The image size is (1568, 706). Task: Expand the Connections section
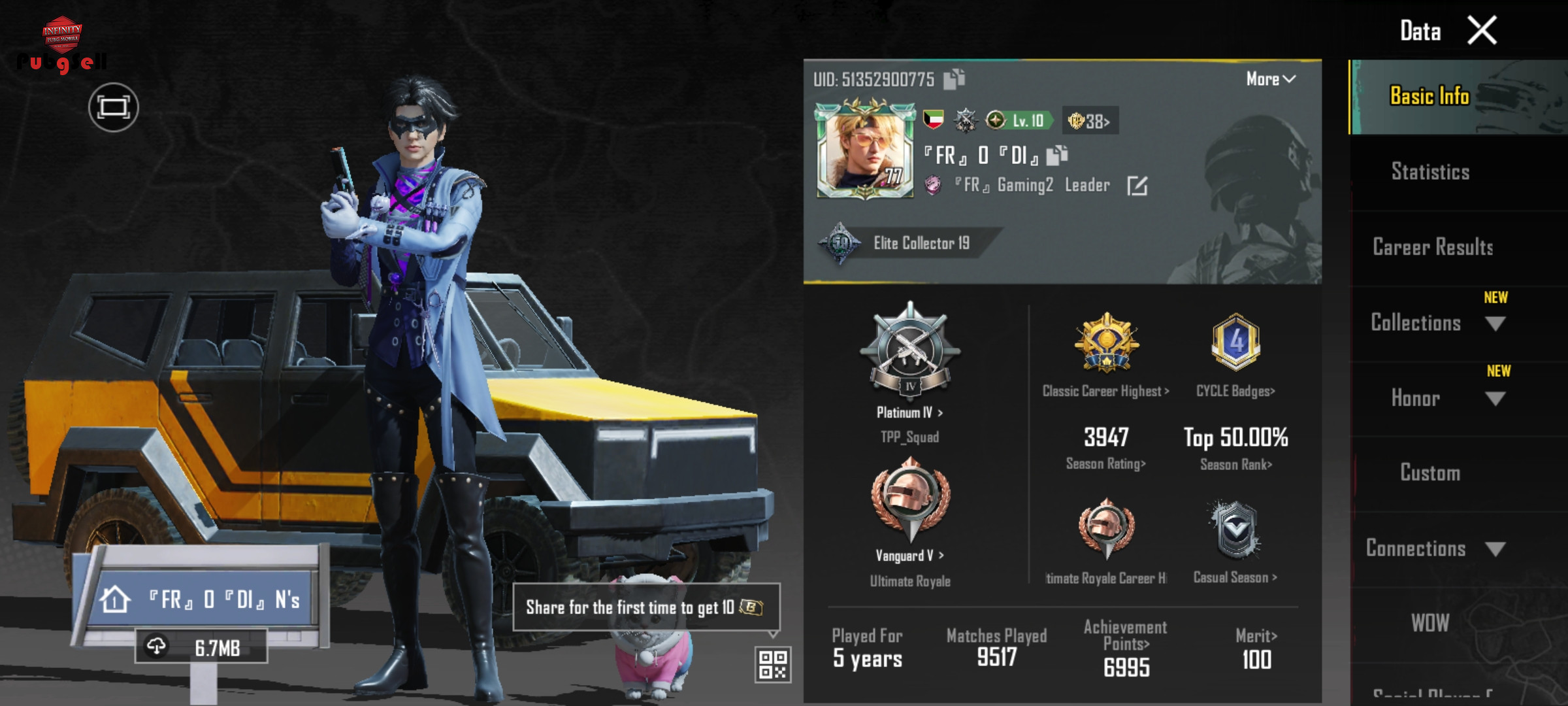[x=1495, y=549]
